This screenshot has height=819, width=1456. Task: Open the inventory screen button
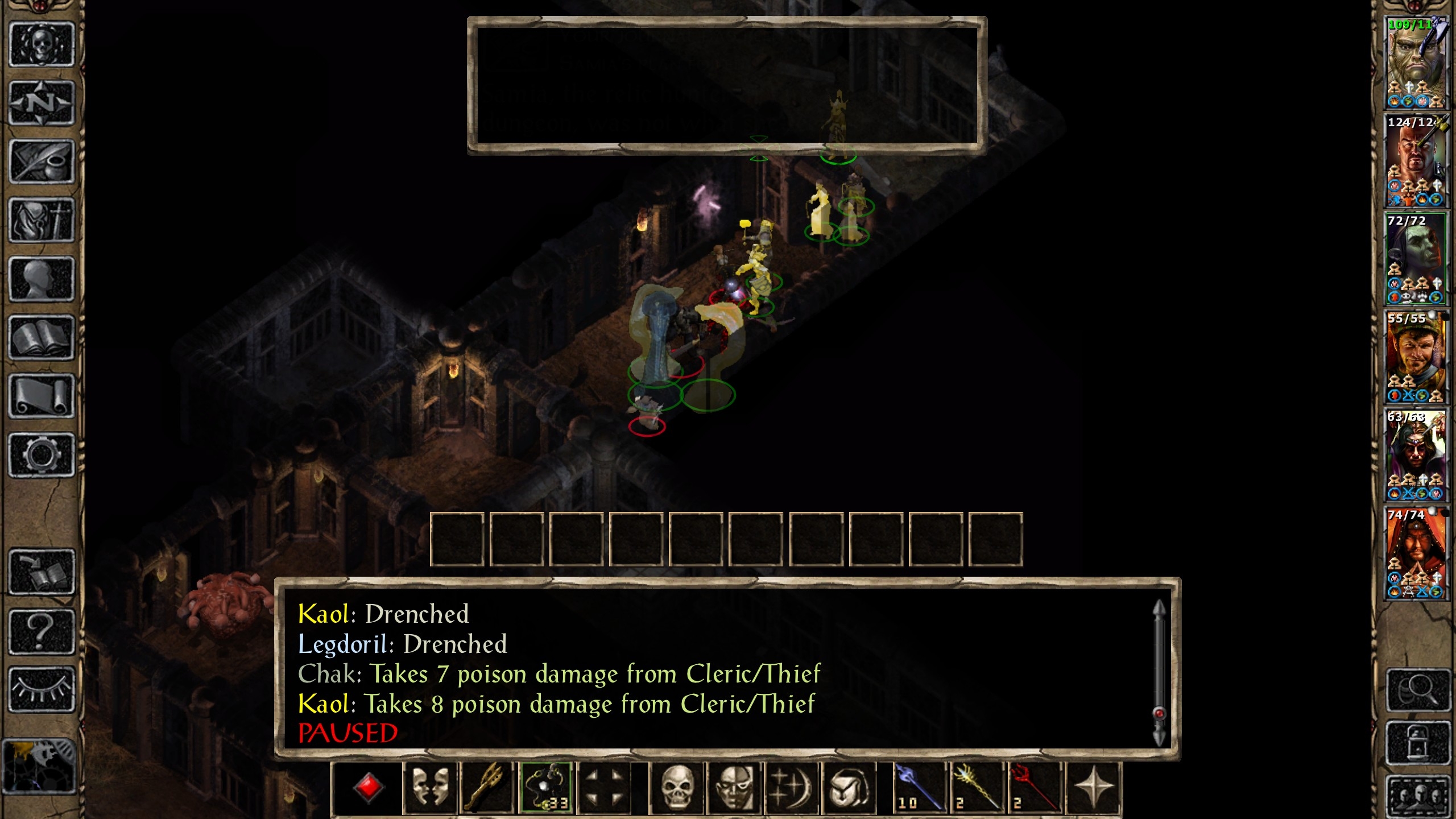pyautogui.click(x=42, y=220)
